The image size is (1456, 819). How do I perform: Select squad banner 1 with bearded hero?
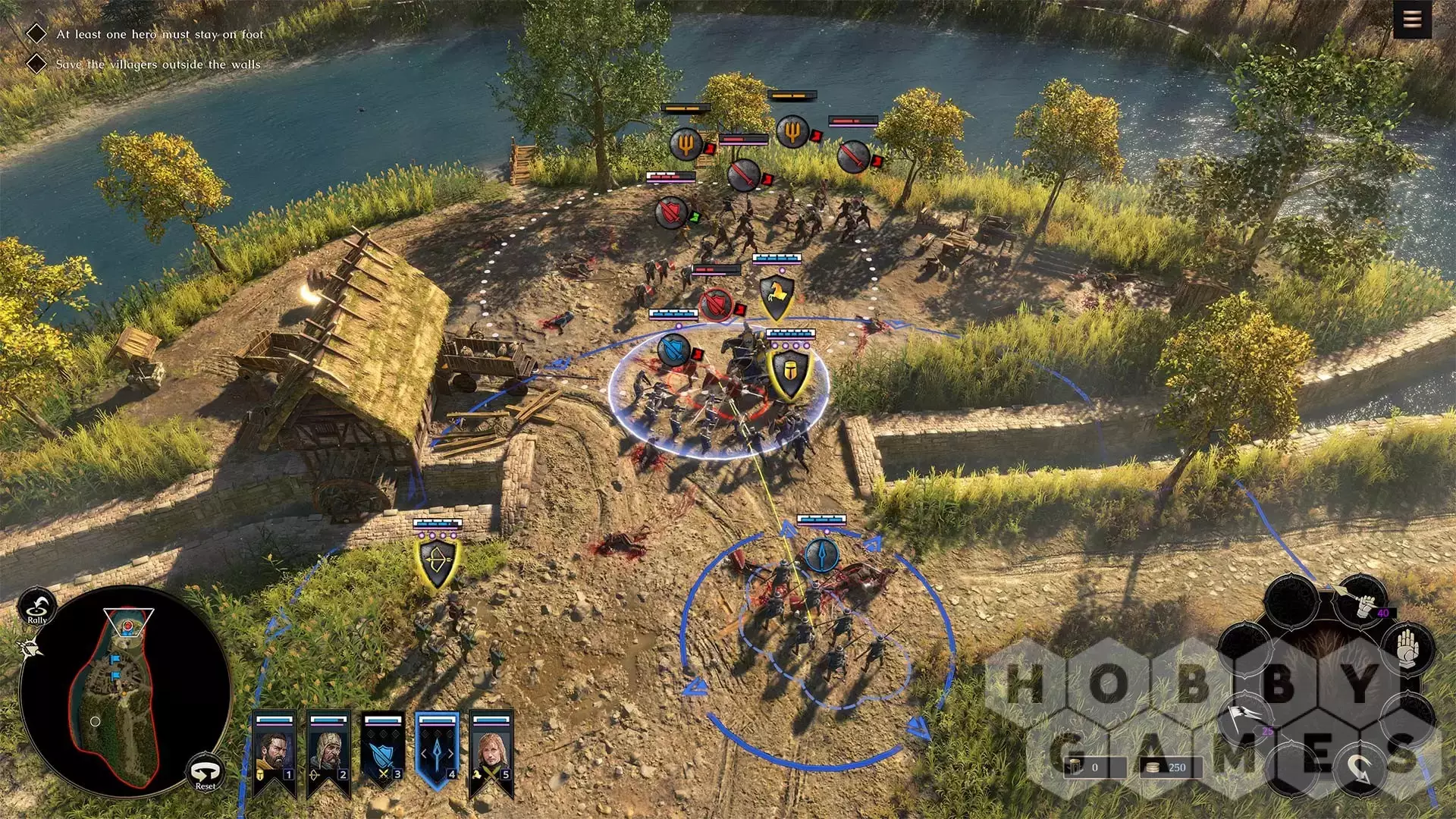274,752
